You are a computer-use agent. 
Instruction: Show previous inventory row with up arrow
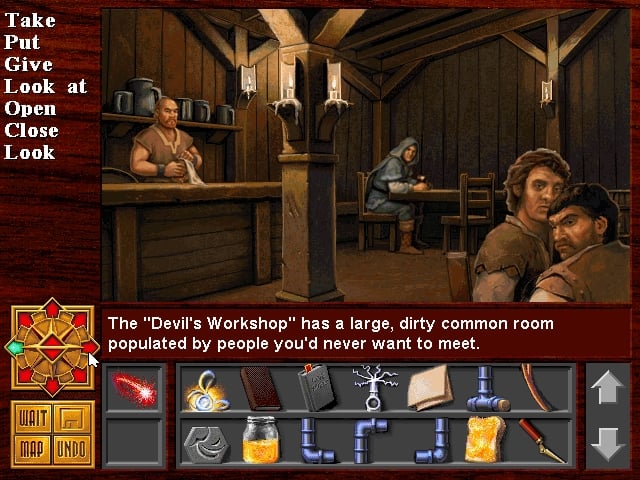(x=607, y=388)
